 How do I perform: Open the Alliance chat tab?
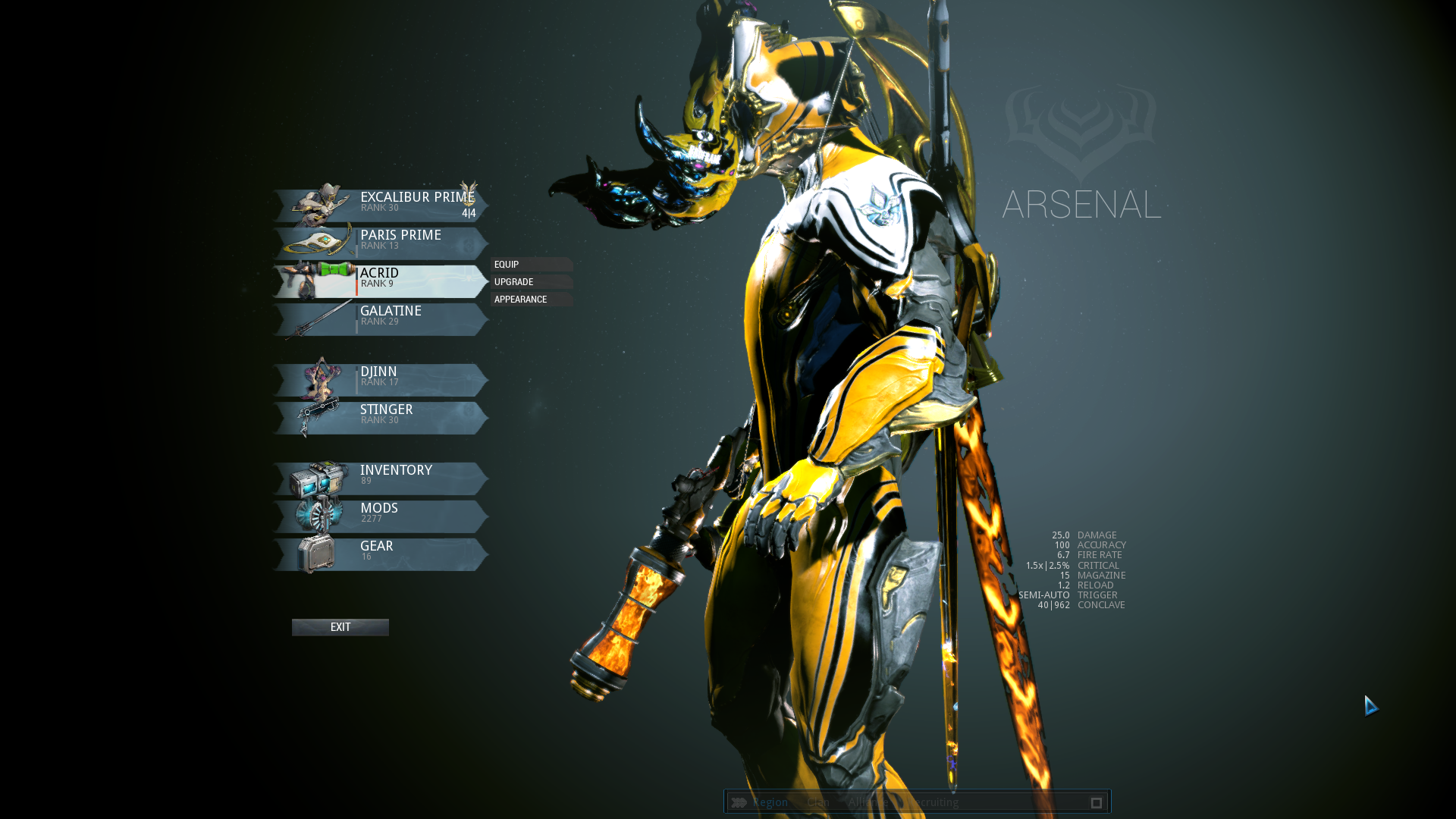tap(869, 802)
